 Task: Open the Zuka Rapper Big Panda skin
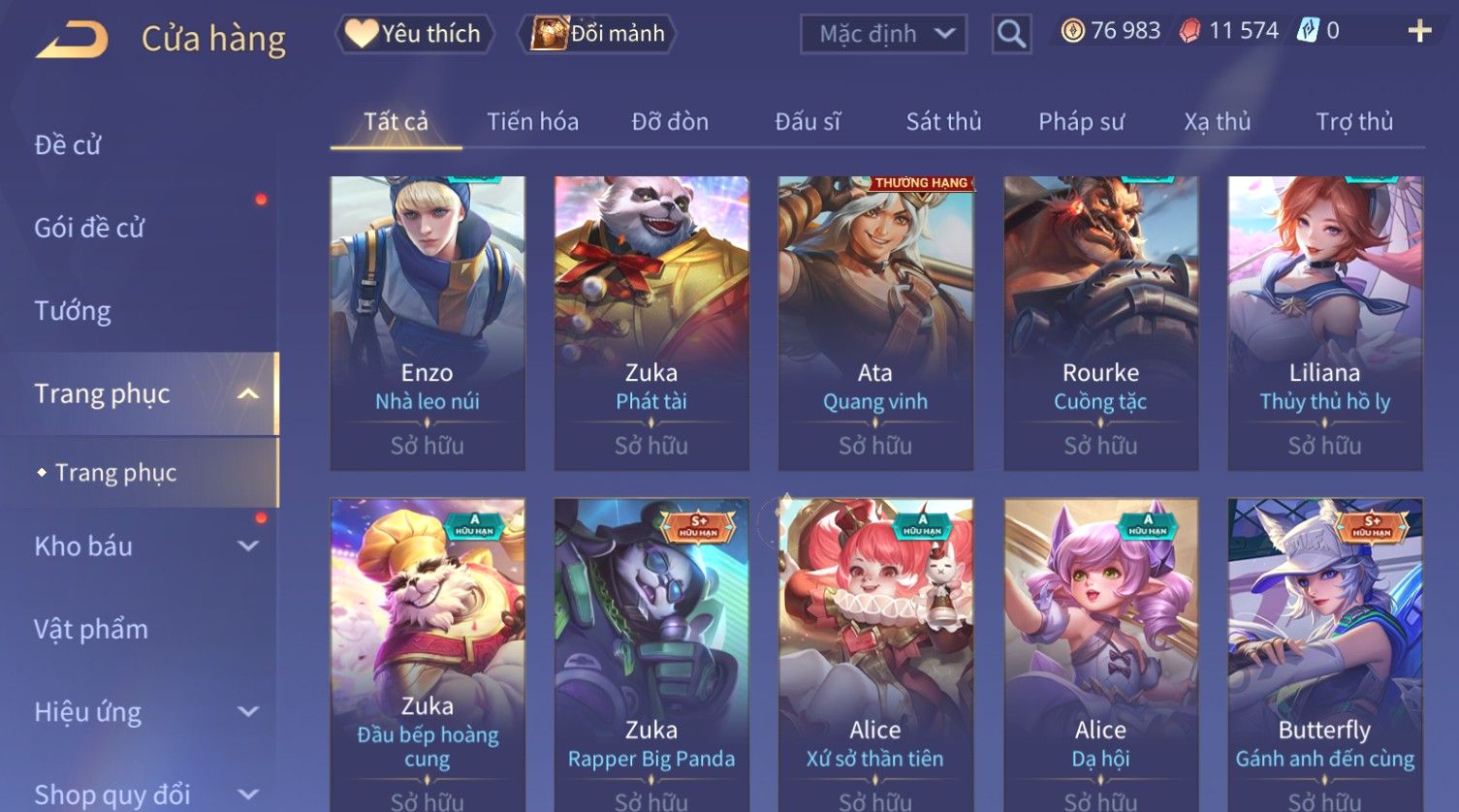click(651, 649)
